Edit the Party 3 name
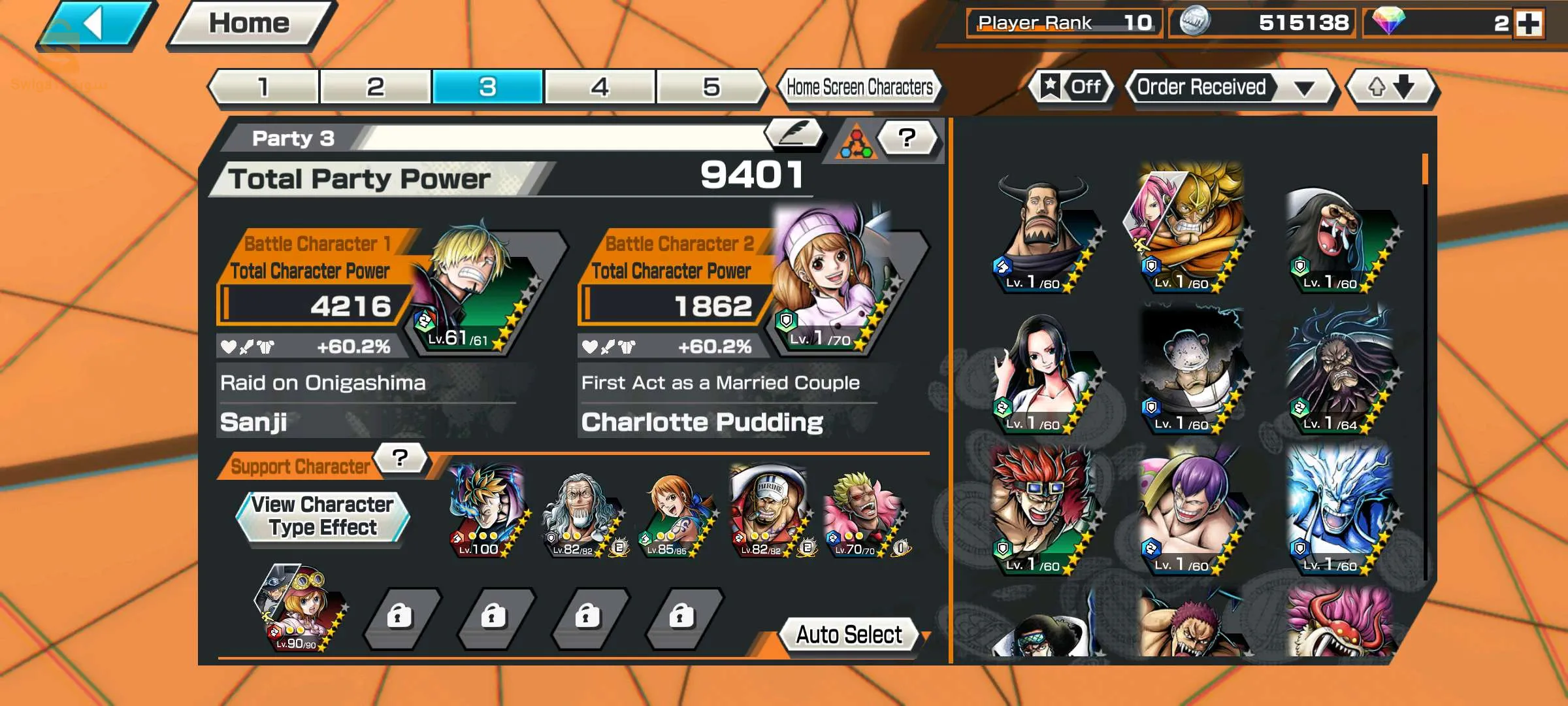The height and width of the screenshot is (706, 1568). point(793,133)
